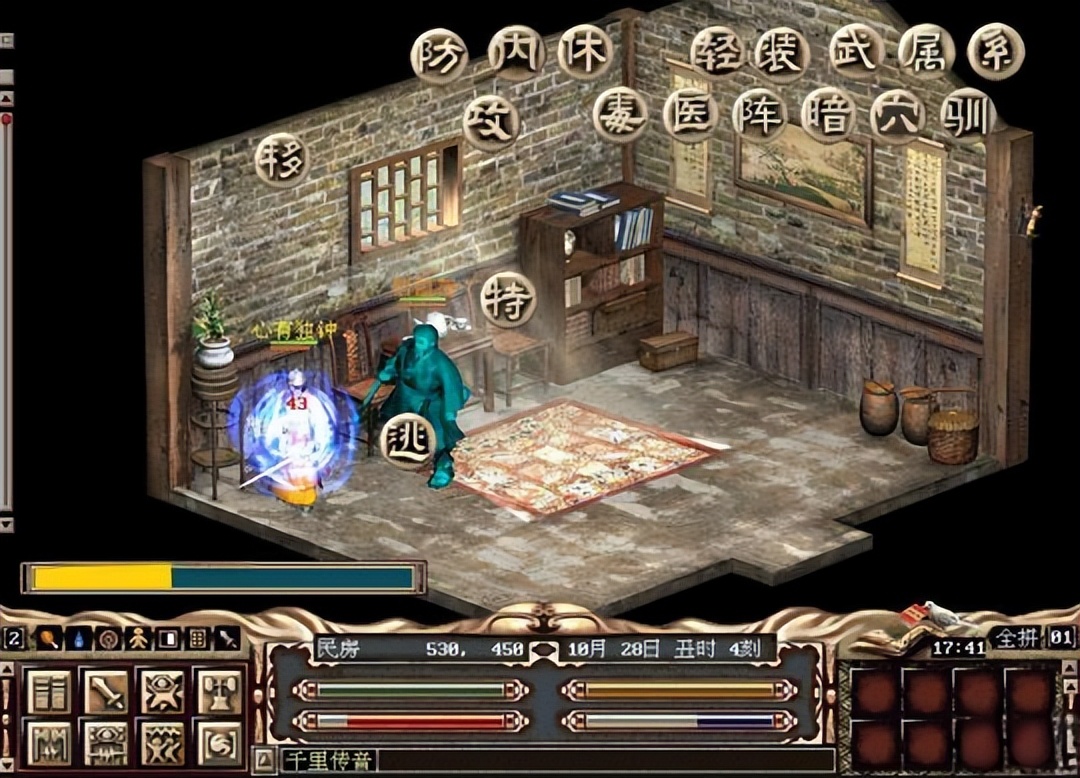Viewport: 1080px width, 778px height.
Task: Select the 防 defend command orb
Action: tap(439, 56)
